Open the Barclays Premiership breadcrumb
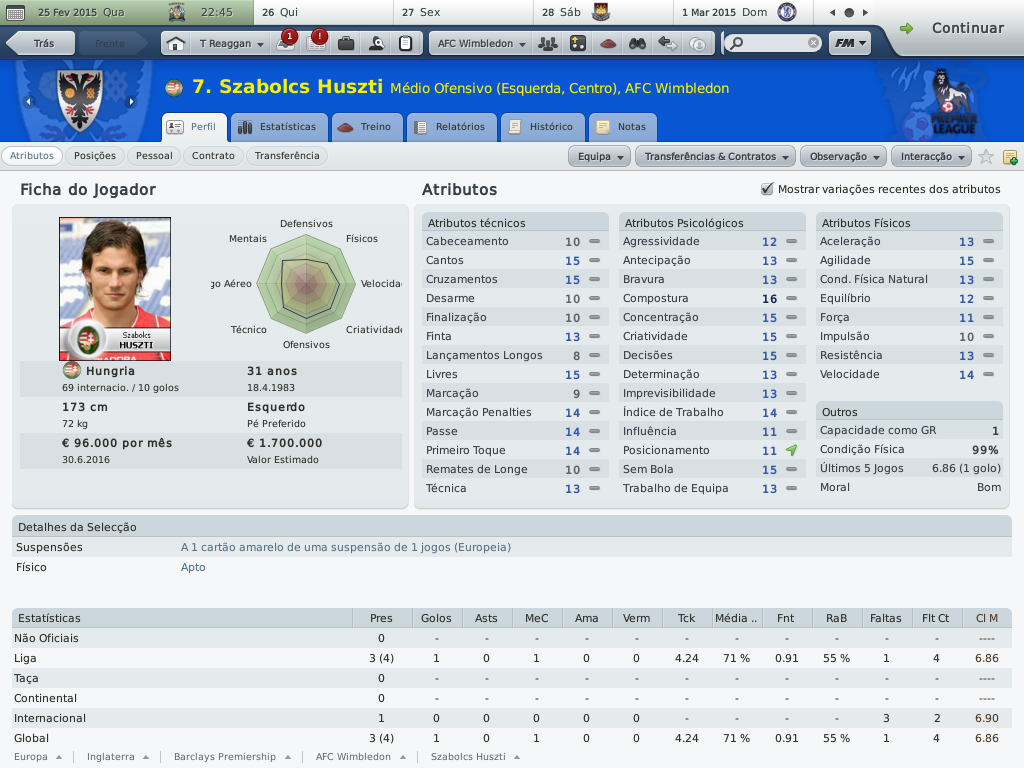1024x768 pixels. (x=230, y=757)
